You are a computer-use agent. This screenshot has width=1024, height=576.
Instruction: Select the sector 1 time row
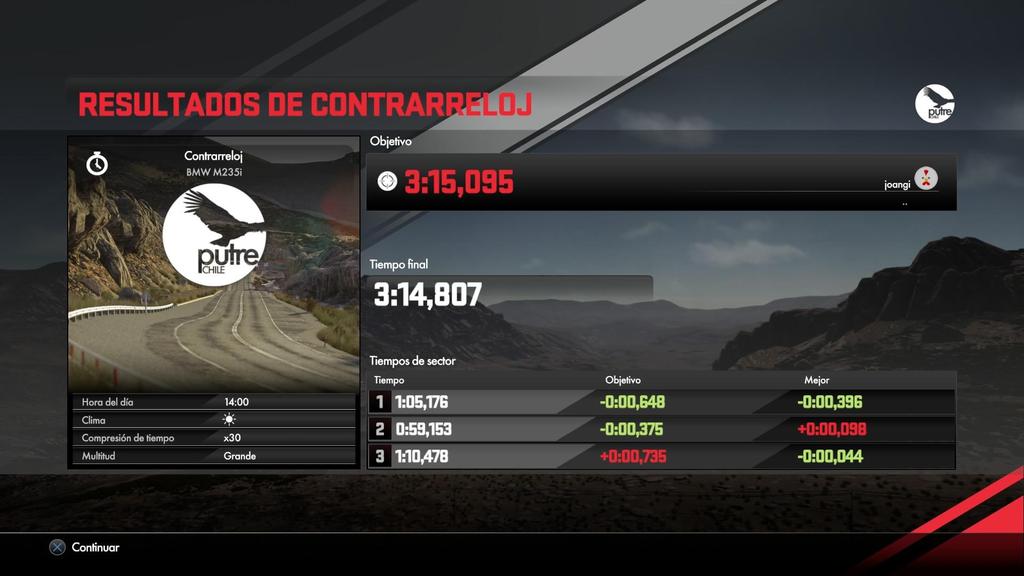tap(661, 402)
